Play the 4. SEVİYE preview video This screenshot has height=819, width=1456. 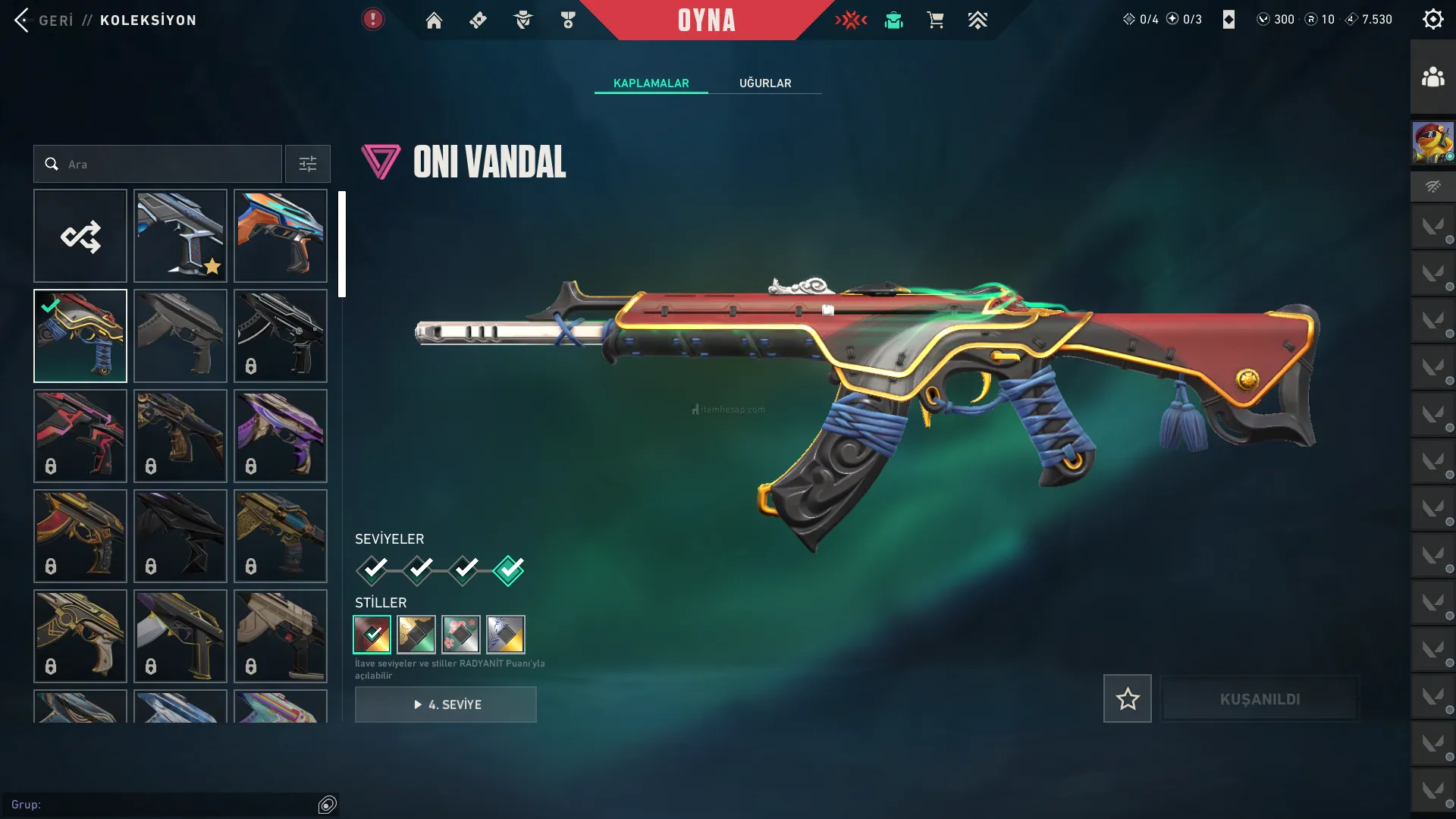(446, 704)
